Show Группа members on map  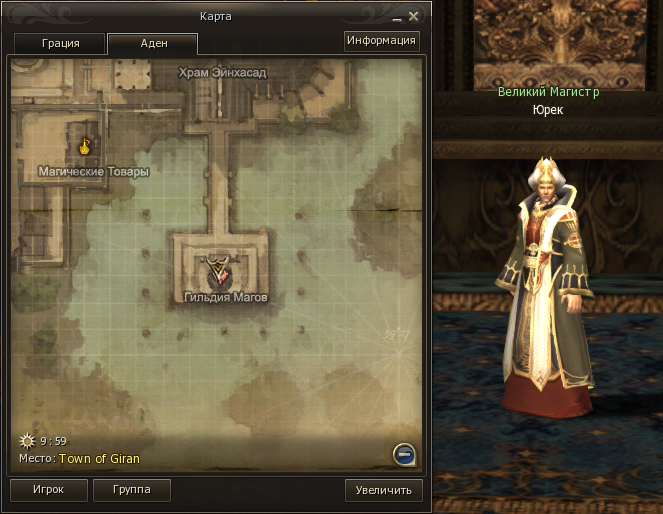tap(131, 490)
